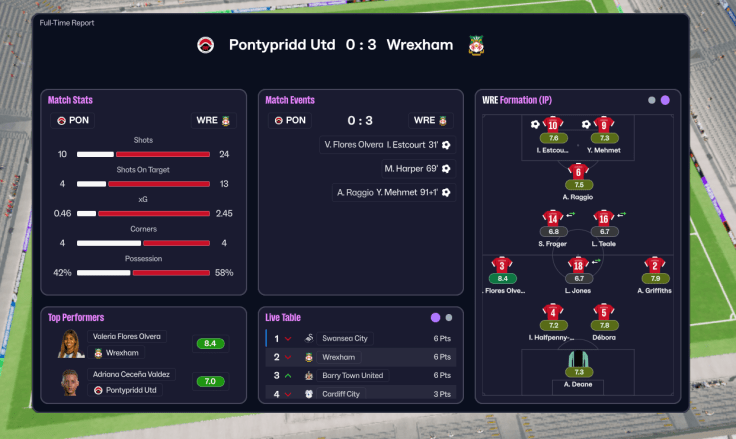Switch formation view to the grey dot page
Screen dimensions: 736x439
point(652,100)
